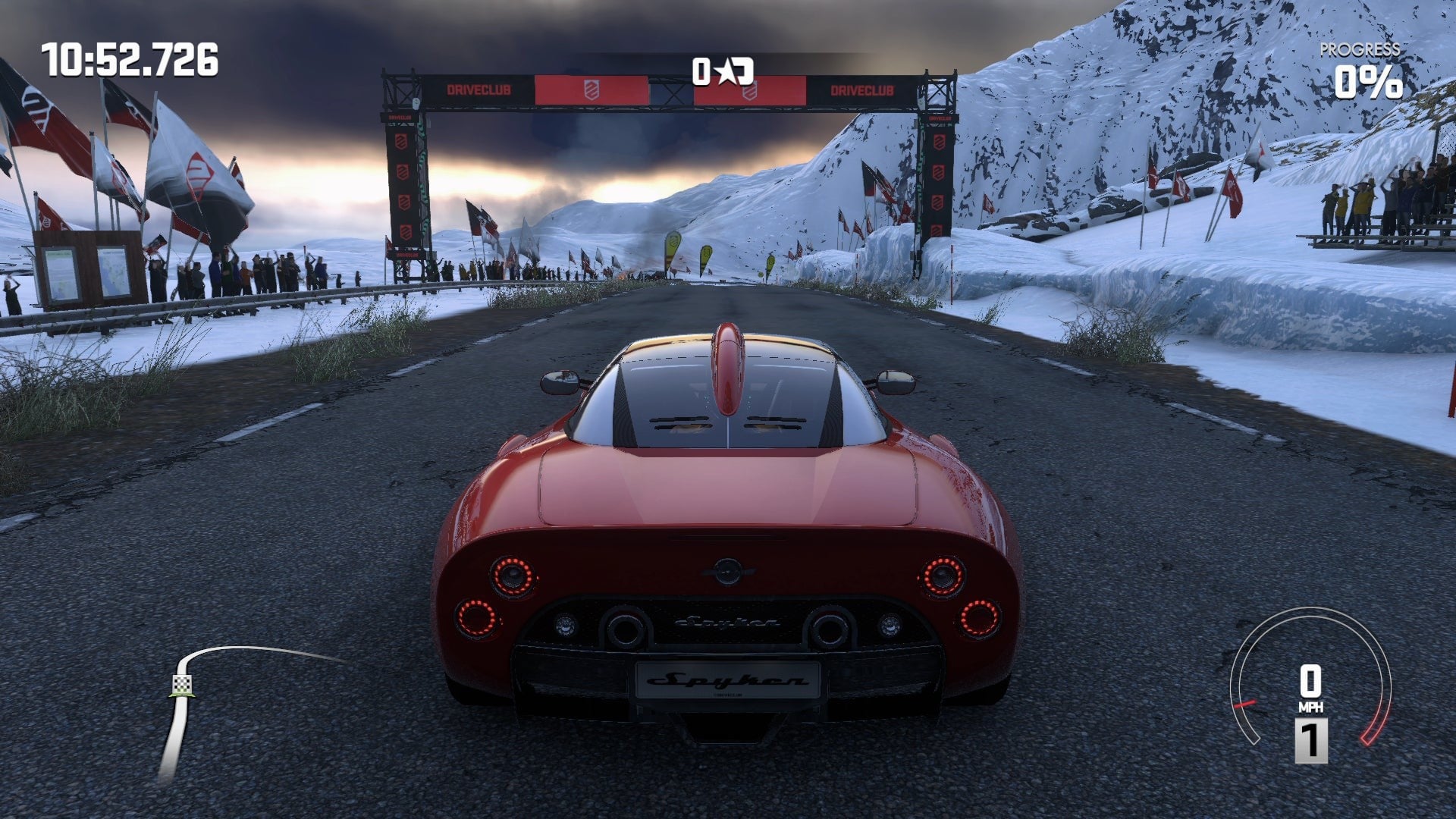1456x819 pixels.
Task: Click the track route minimap
Action: pyautogui.click(x=227, y=705)
